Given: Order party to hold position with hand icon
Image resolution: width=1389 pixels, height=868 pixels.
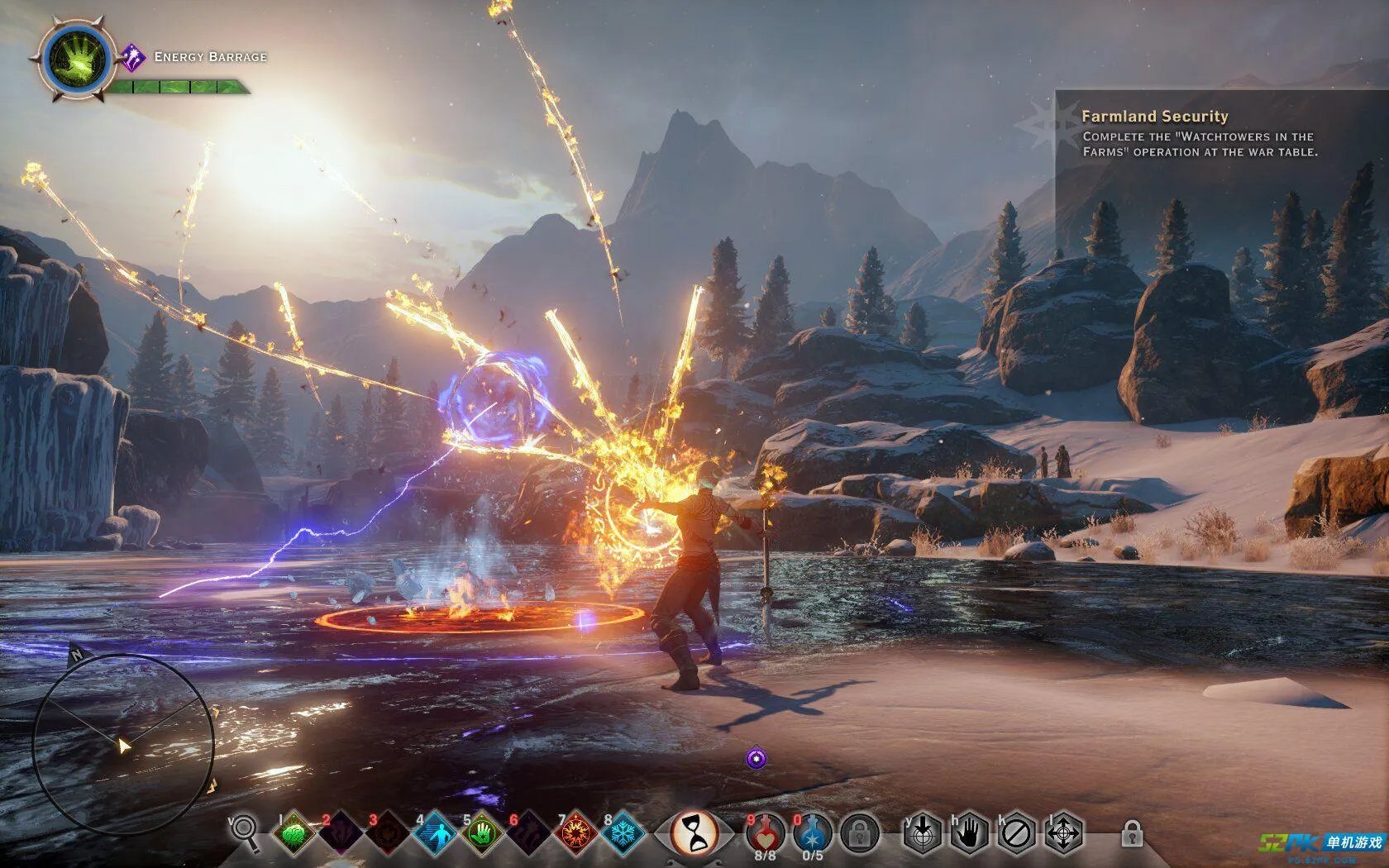Looking at the screenshot, I should point(969,833).
